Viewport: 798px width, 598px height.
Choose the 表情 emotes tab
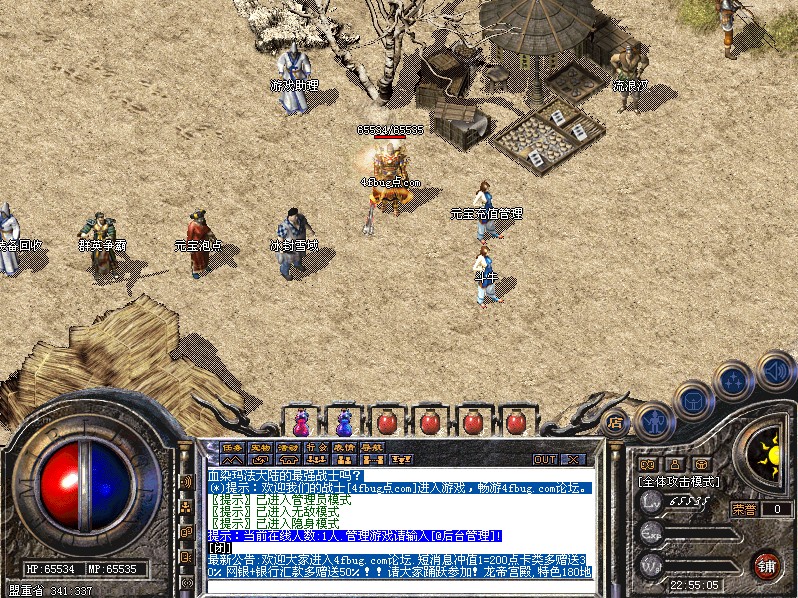[344, 446]
